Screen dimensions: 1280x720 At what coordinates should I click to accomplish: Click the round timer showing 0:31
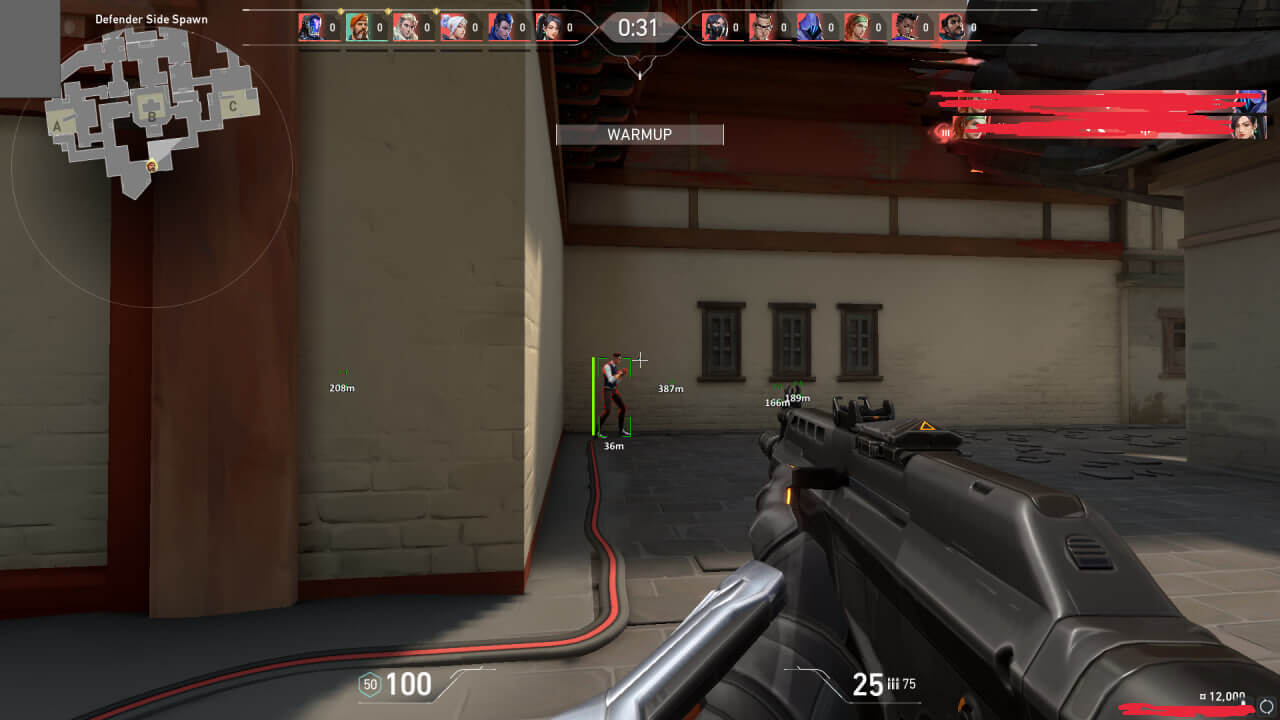pyautogui.click(x=639, y=27)
